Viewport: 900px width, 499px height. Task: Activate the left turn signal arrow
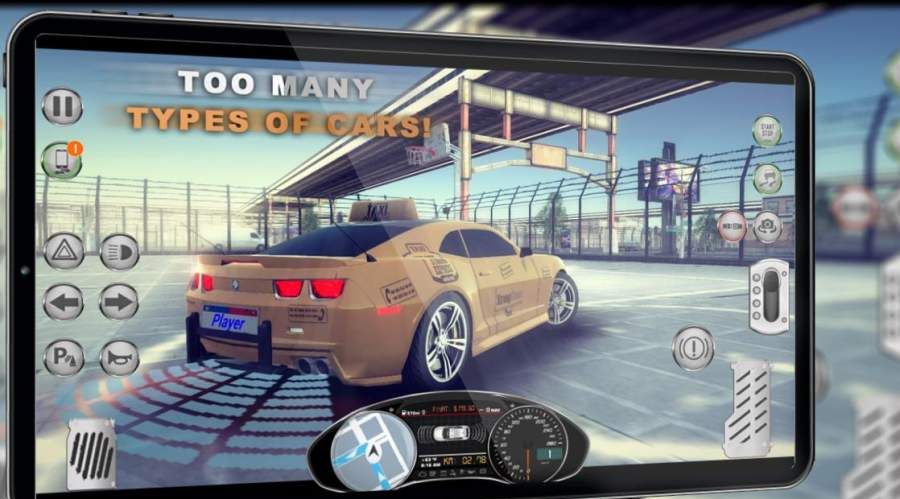click(63, 302)
